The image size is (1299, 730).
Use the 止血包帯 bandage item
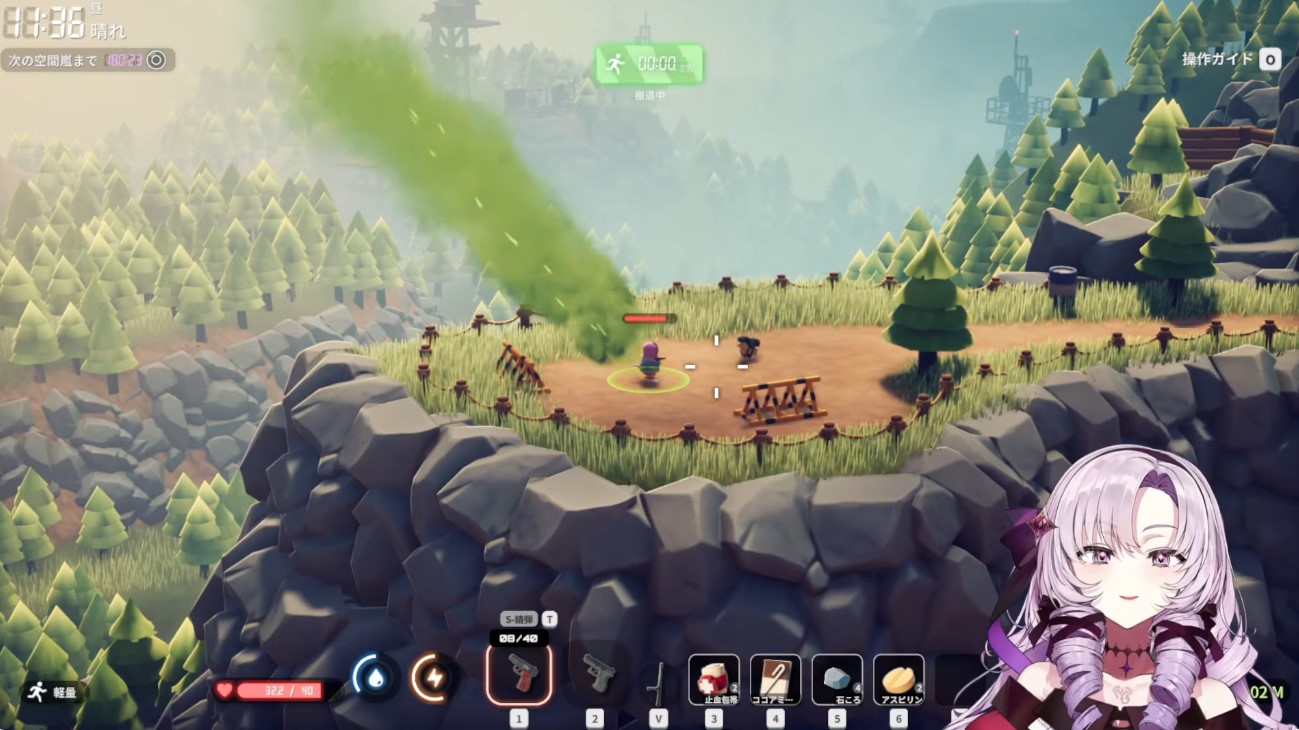[x=714, y=680]
